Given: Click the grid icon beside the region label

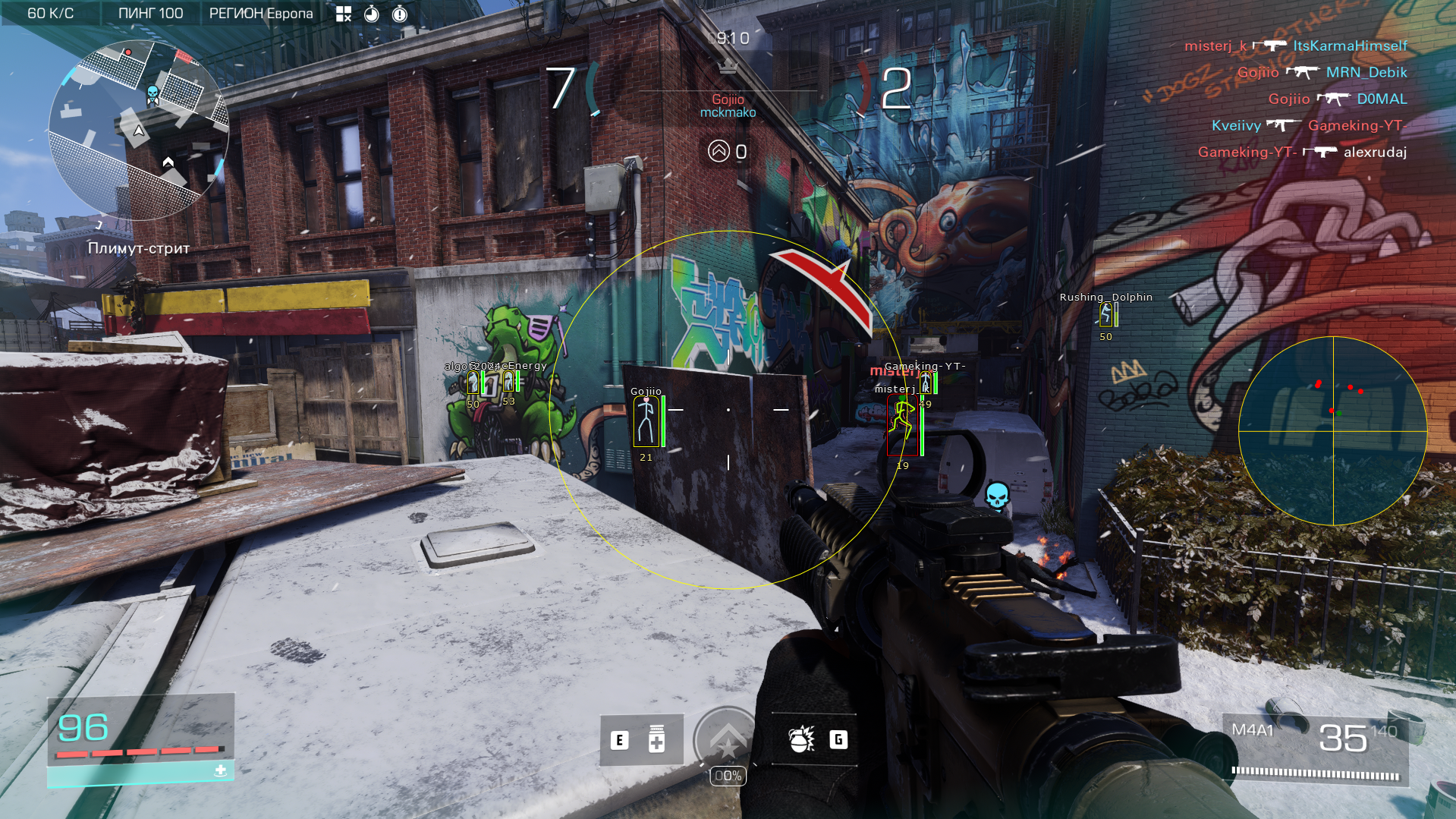Looking at the screenshot, I should (344, 14).
